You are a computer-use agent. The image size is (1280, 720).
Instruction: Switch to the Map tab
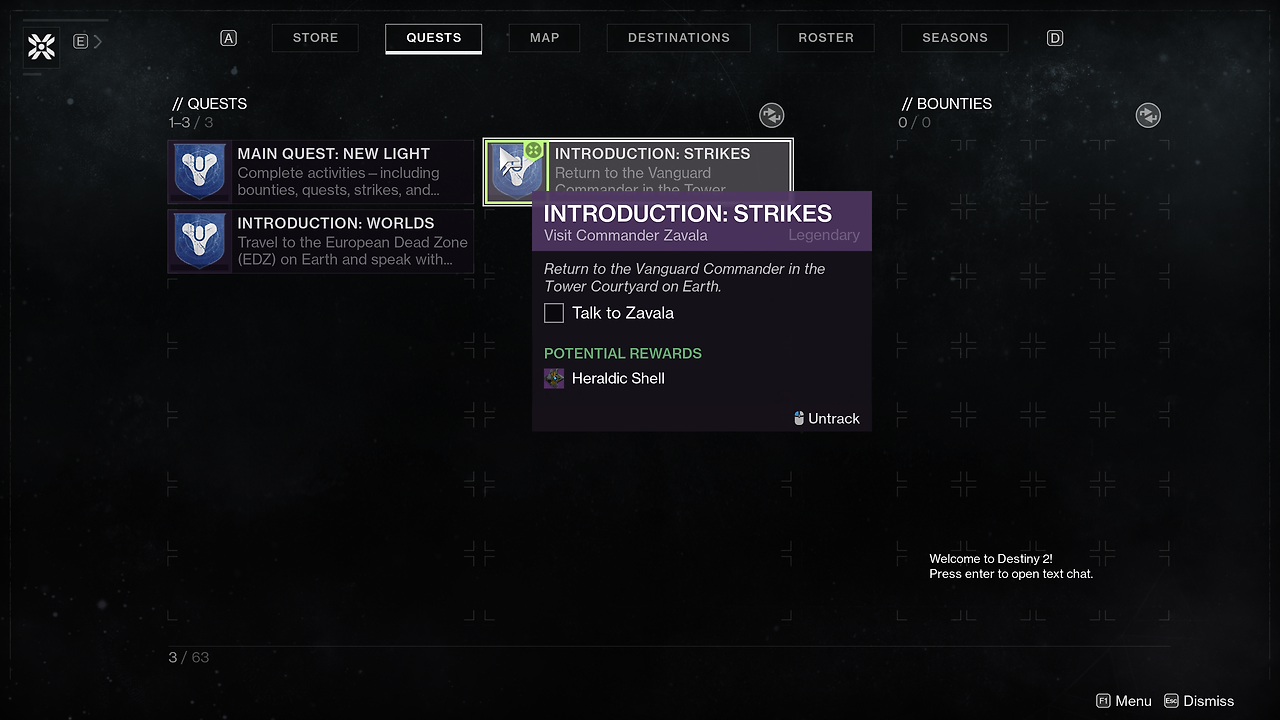[545, 38]
